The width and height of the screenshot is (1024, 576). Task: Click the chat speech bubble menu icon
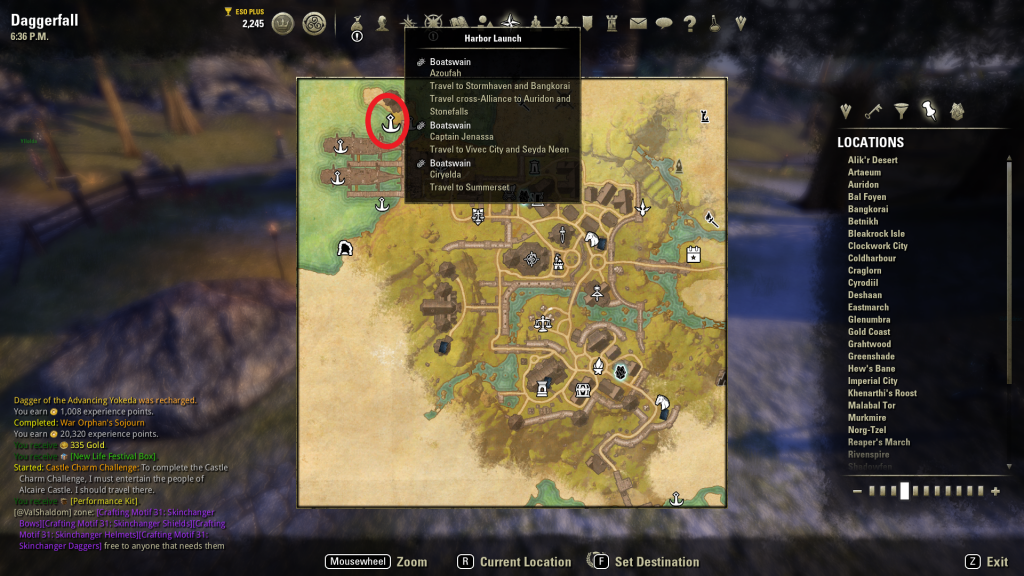pos(664,23)
